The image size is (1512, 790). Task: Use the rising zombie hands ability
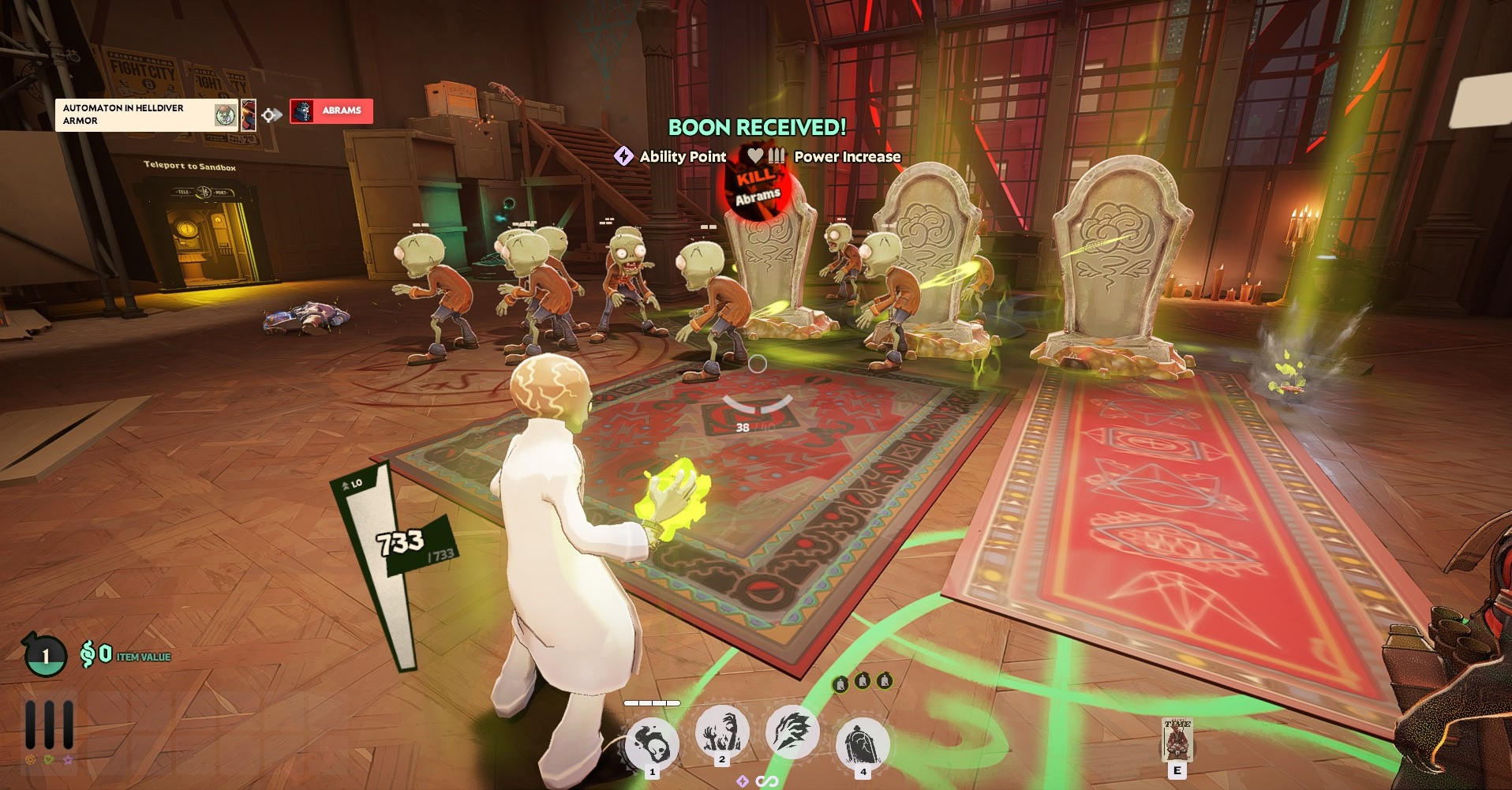tap(721, 732)
